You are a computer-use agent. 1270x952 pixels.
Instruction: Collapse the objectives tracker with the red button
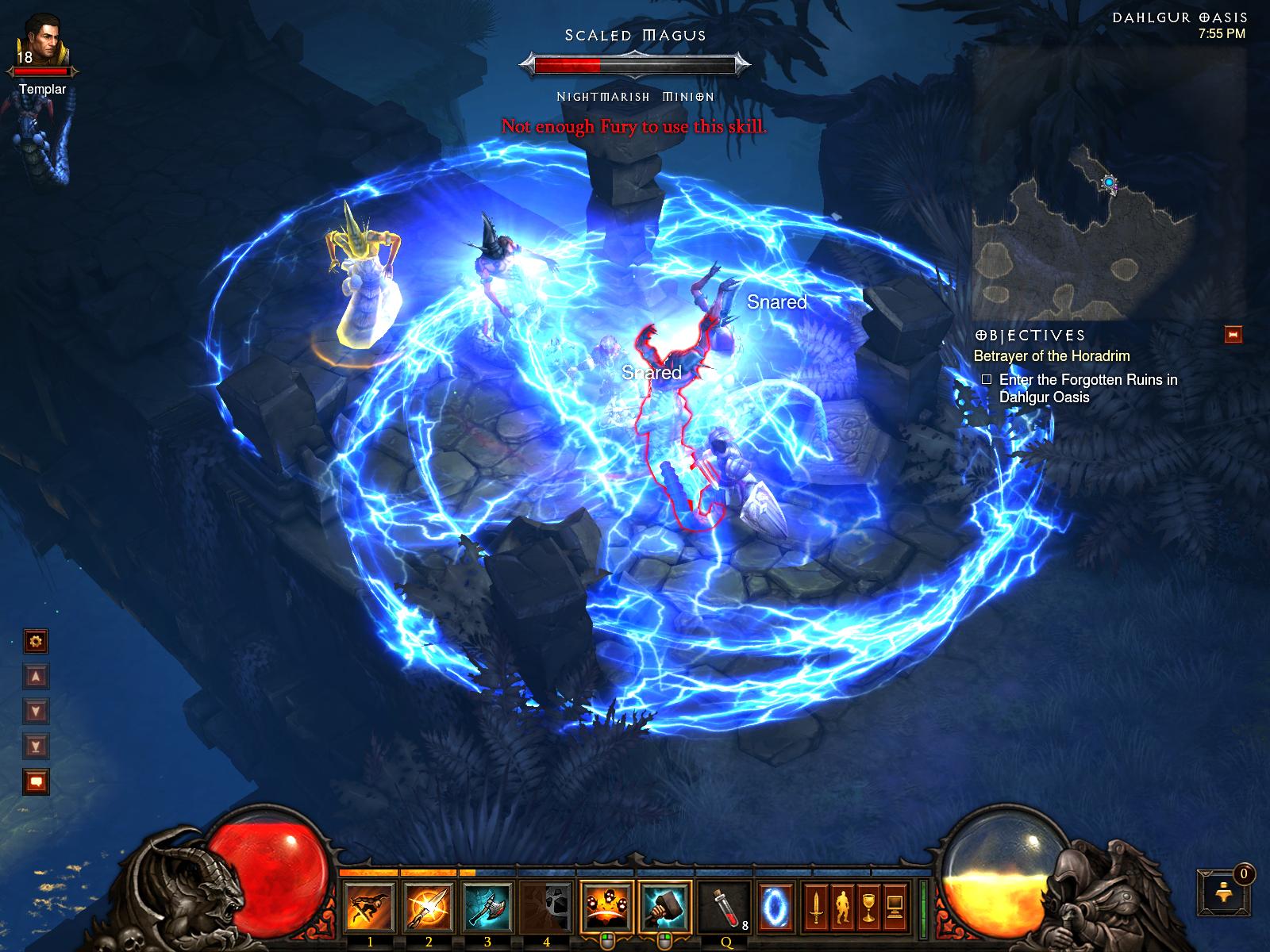coord(1233,335)
